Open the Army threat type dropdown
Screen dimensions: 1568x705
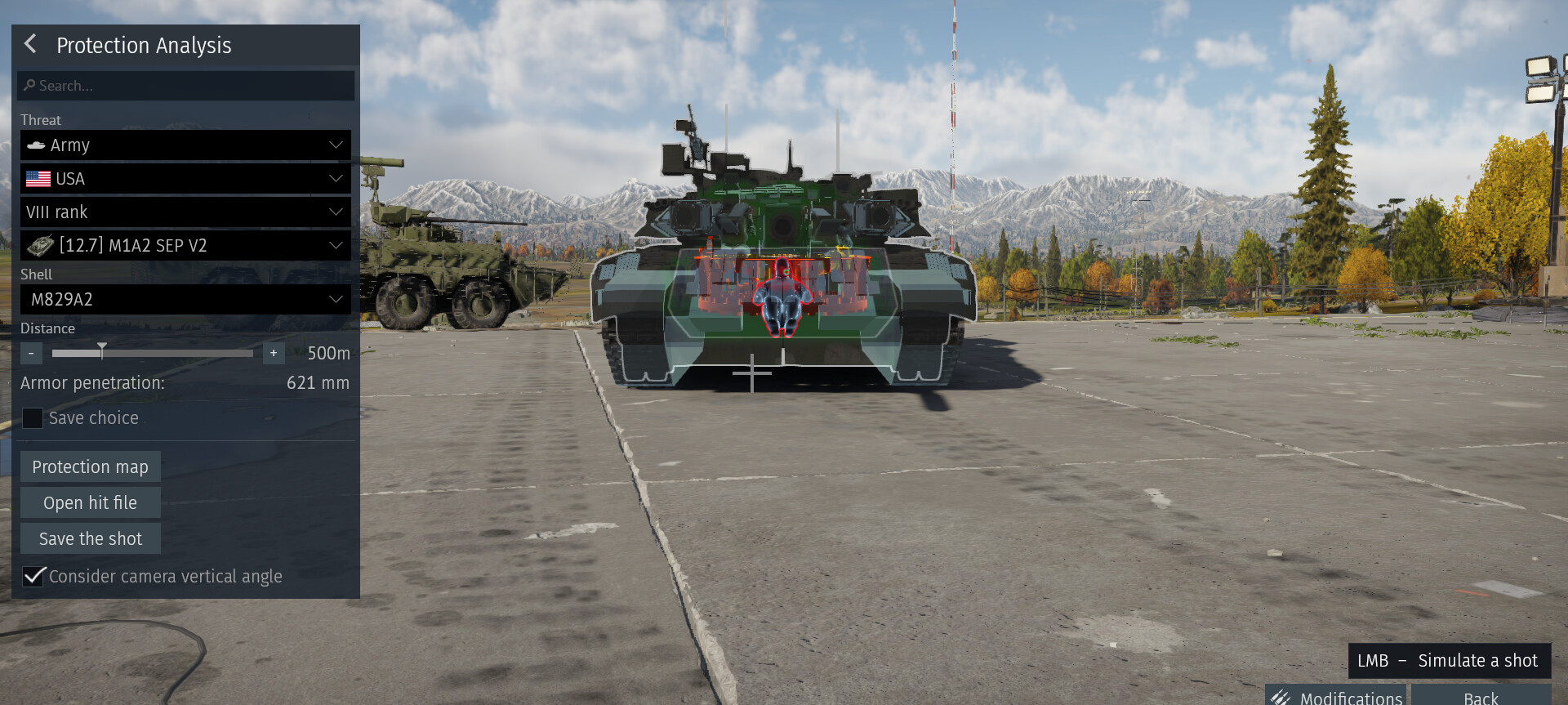[185, 145]
